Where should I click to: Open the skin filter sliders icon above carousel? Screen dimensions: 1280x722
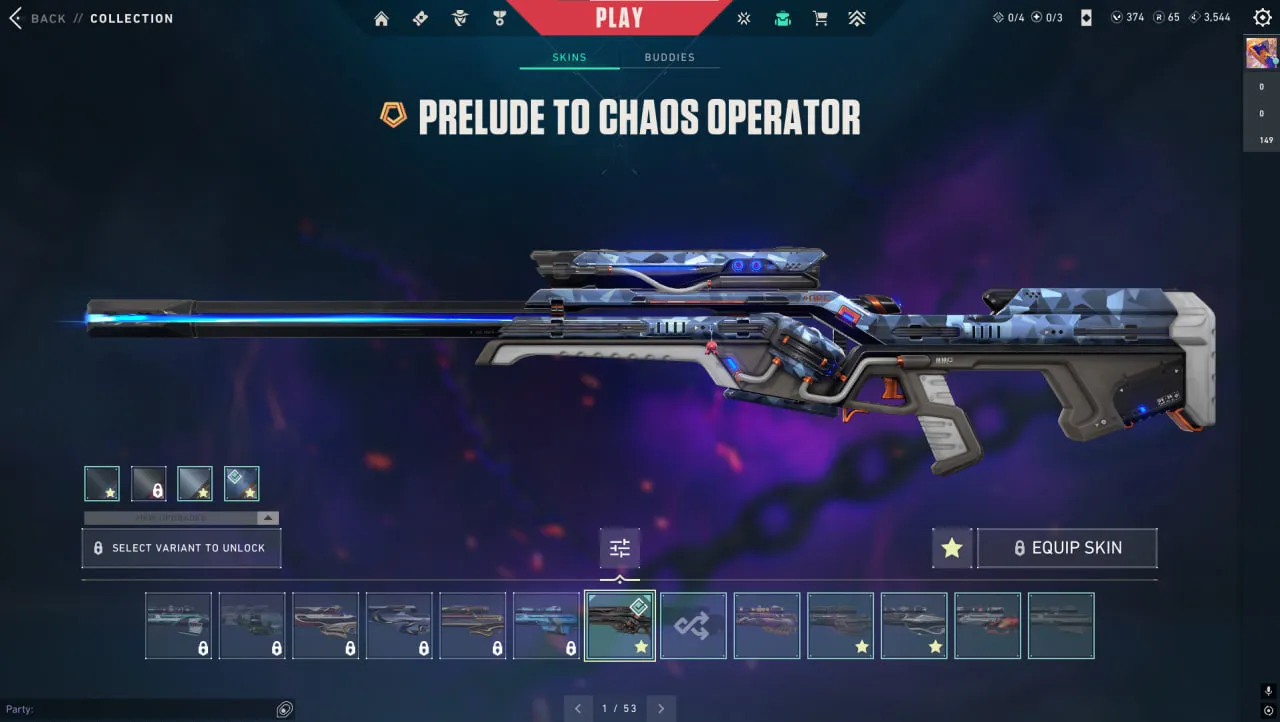coord(619,547)
